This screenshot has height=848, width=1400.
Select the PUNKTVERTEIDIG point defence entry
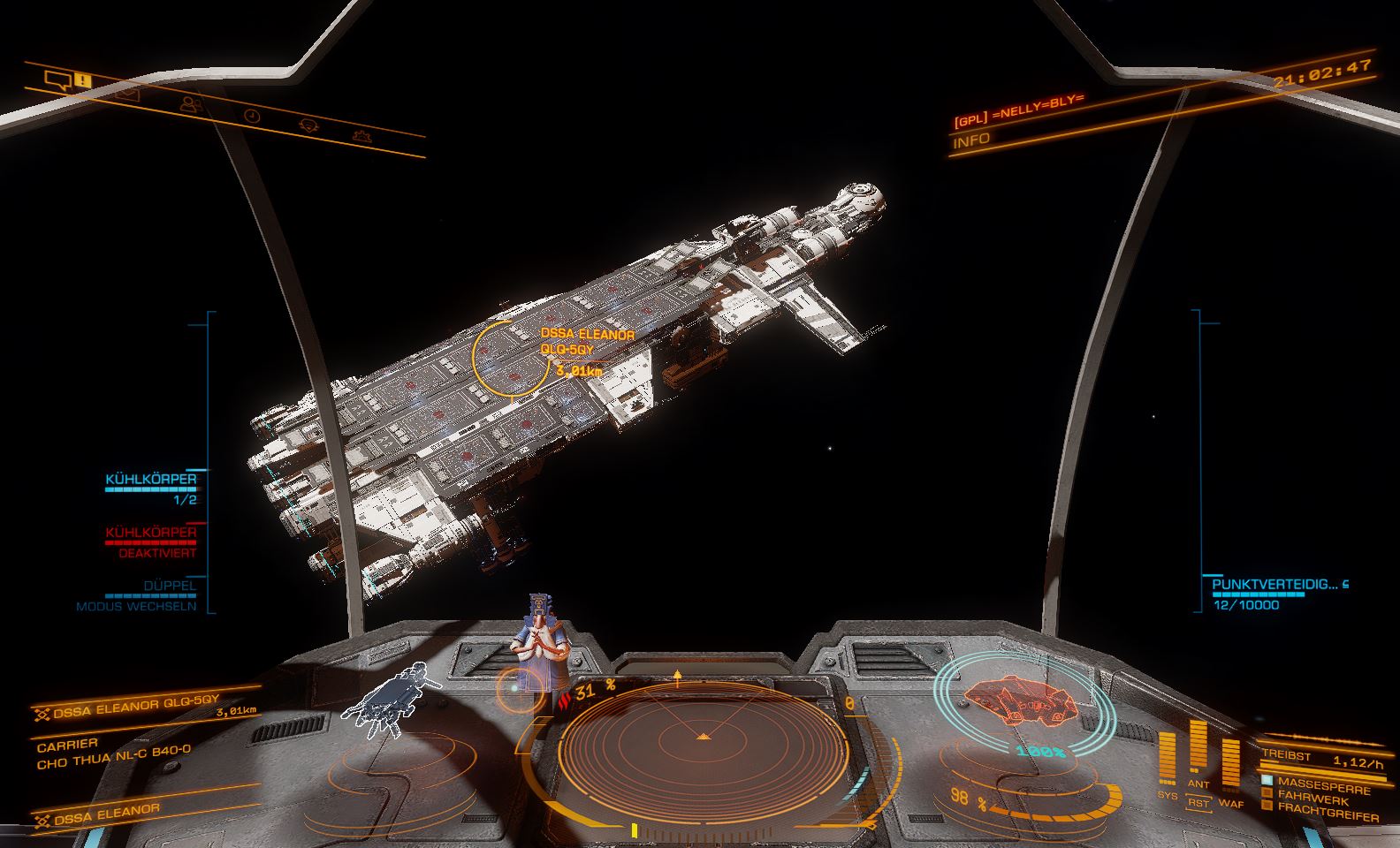[x=1274, y=585]
